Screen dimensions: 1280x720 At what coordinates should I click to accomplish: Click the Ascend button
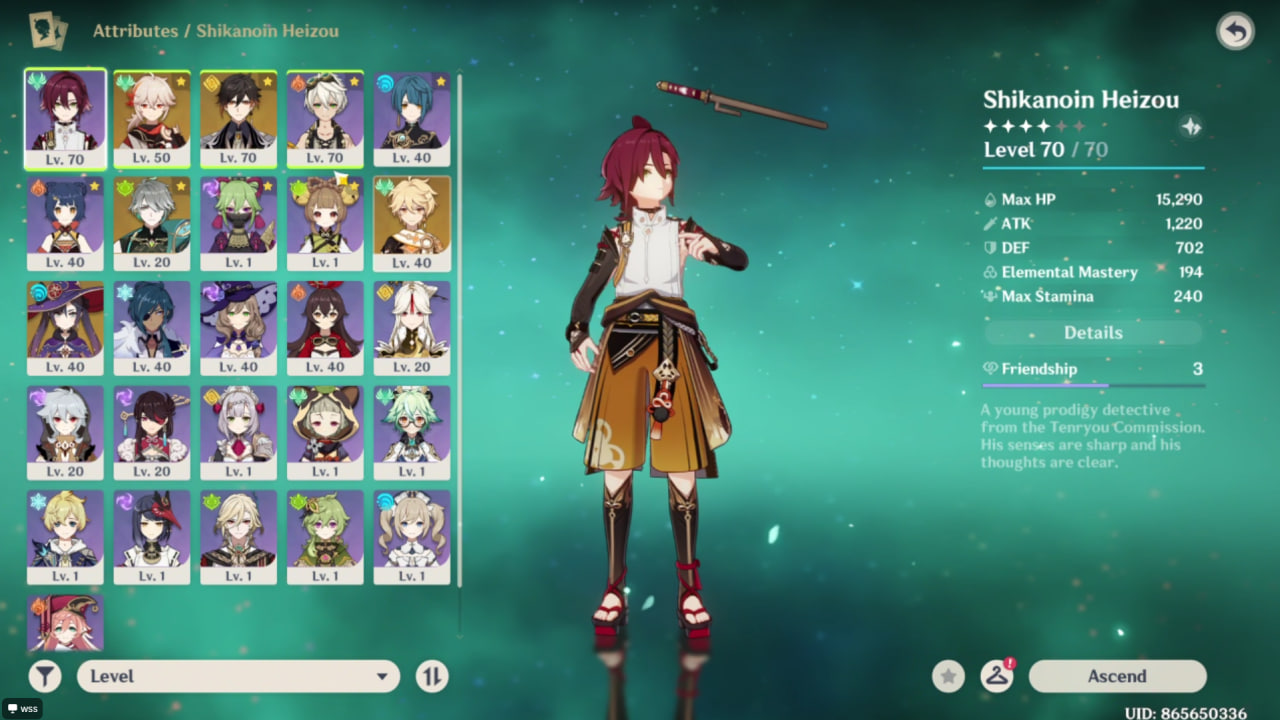(1117, 676)
